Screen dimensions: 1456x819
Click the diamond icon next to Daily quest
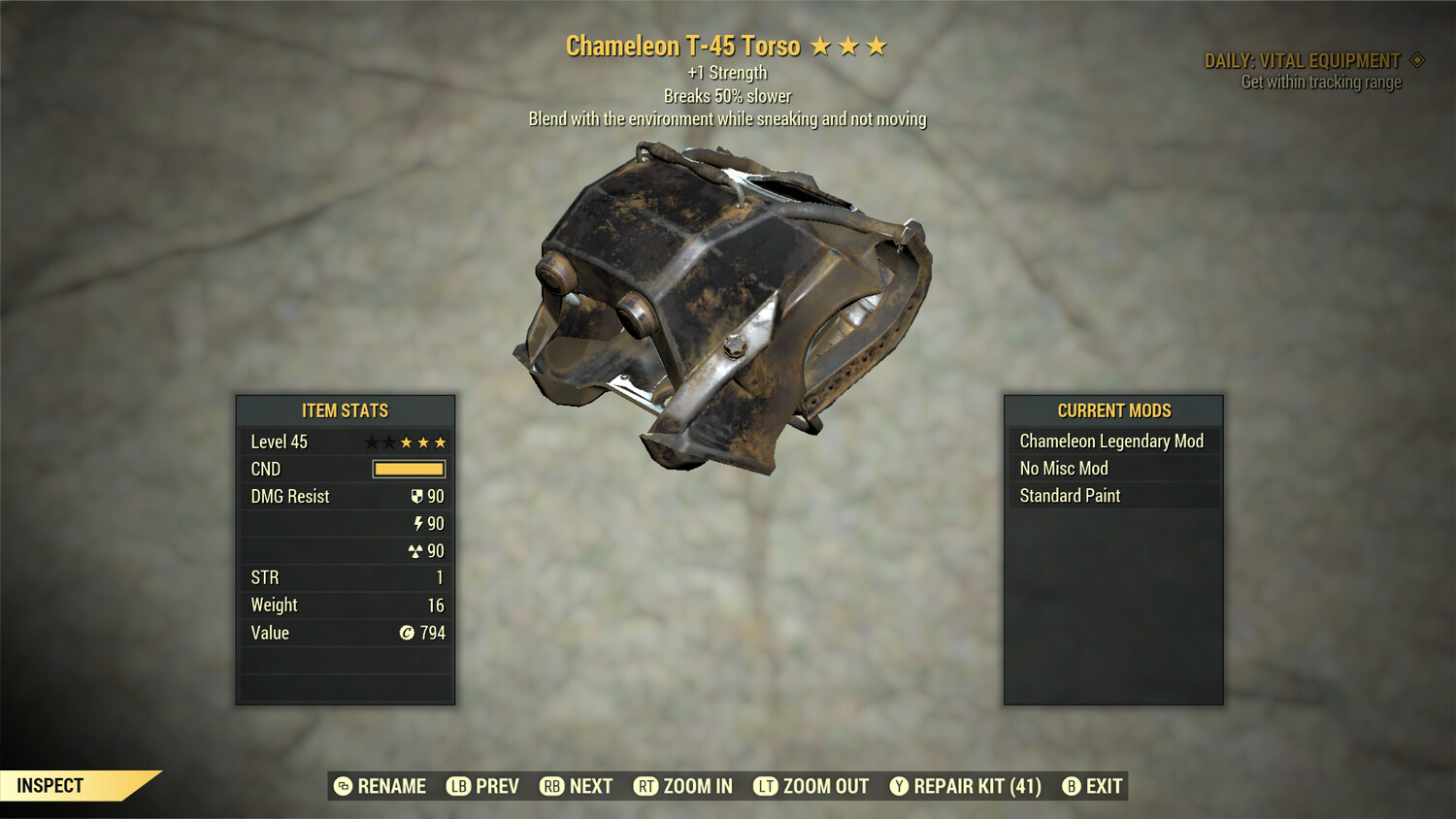1415,59
